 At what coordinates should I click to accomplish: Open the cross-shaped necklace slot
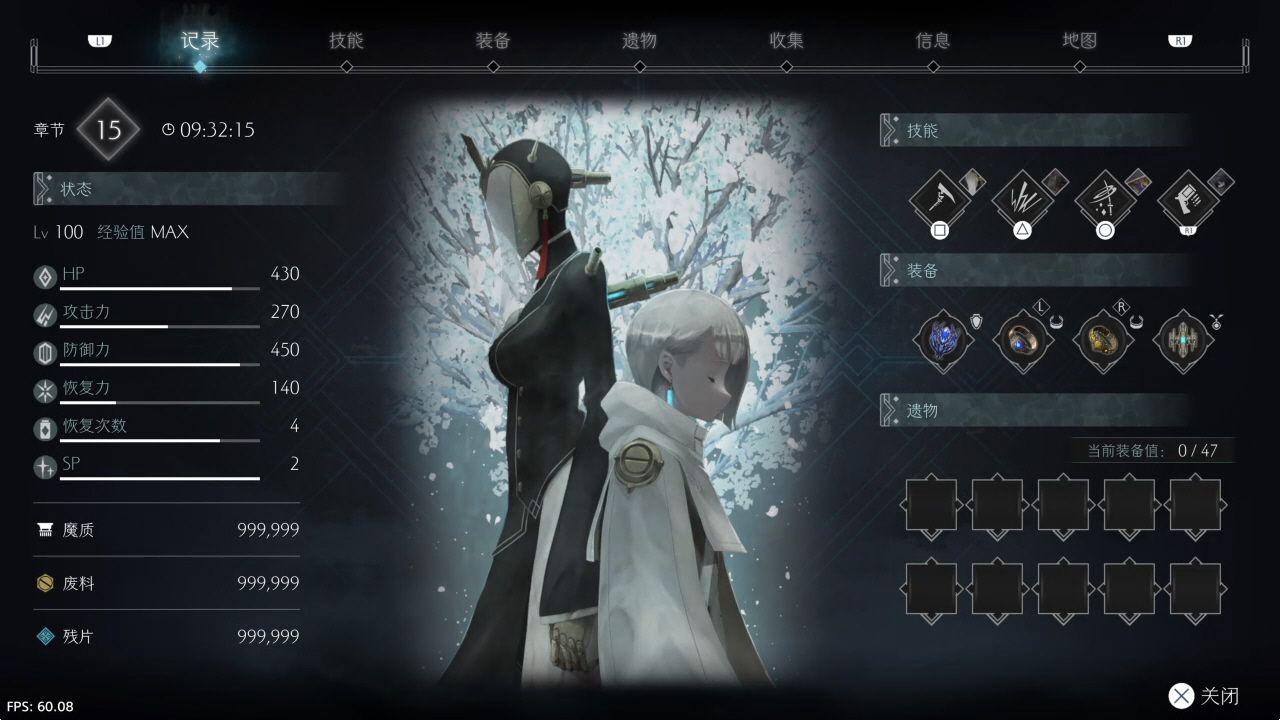click(1183, 340)
